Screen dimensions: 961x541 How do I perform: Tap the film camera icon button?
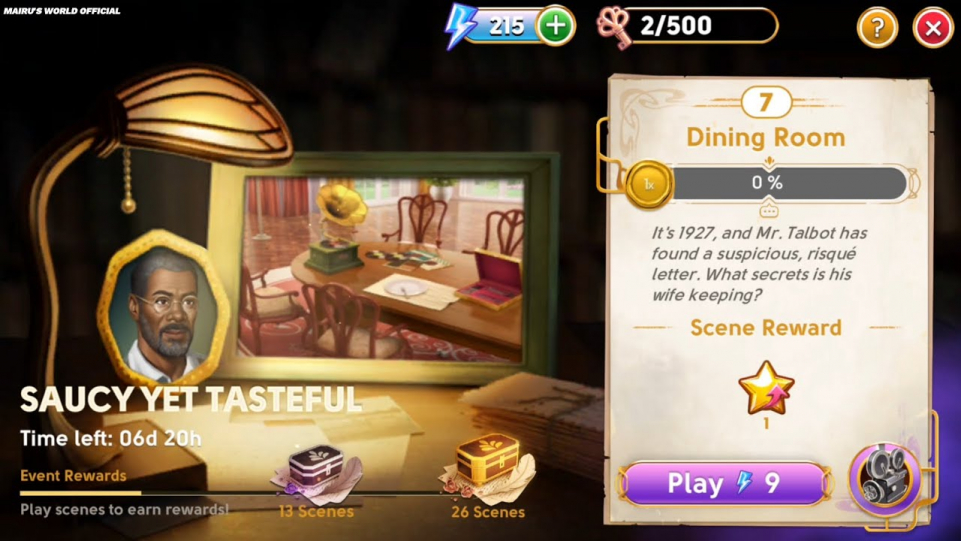884,479
